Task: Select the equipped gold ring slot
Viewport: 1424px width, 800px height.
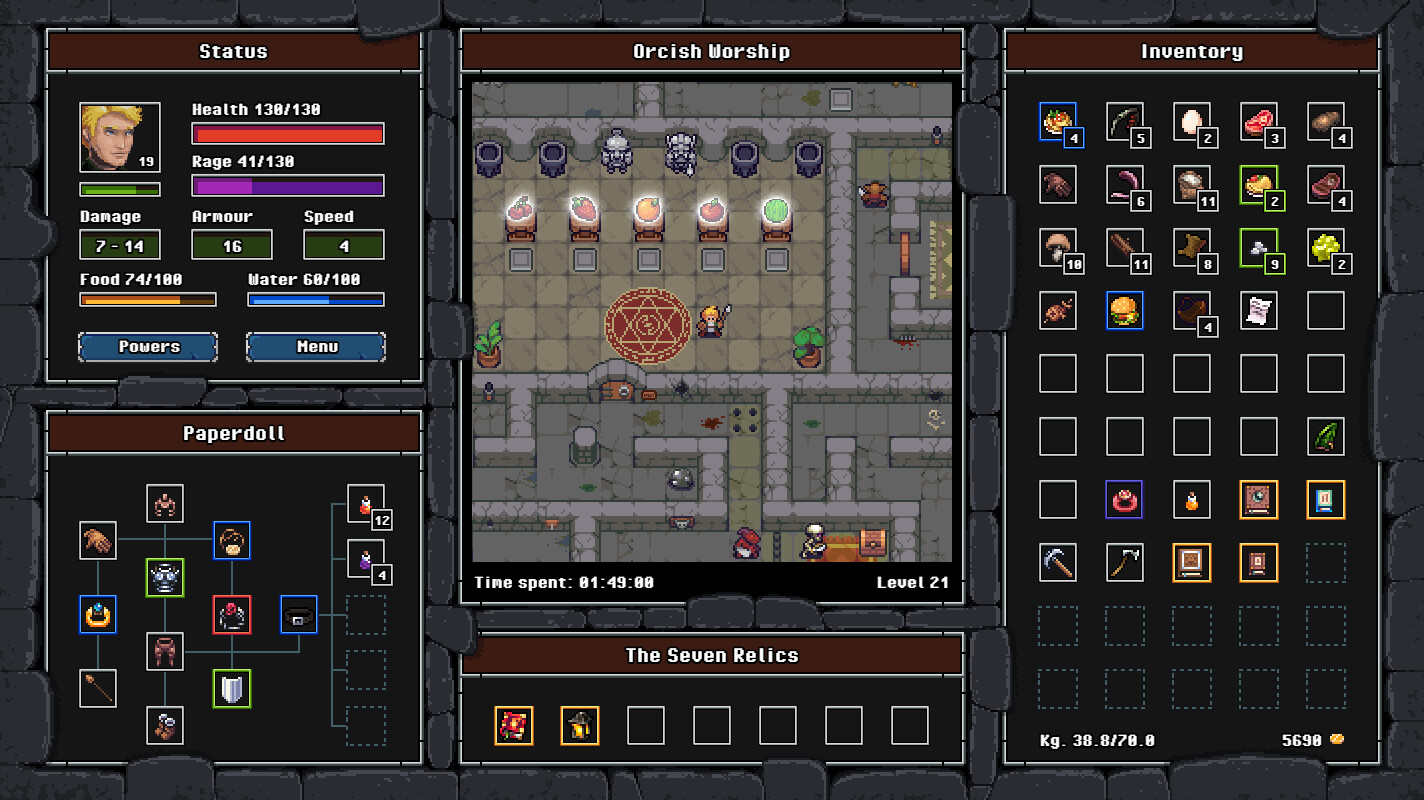Action: tap(98, 614)
